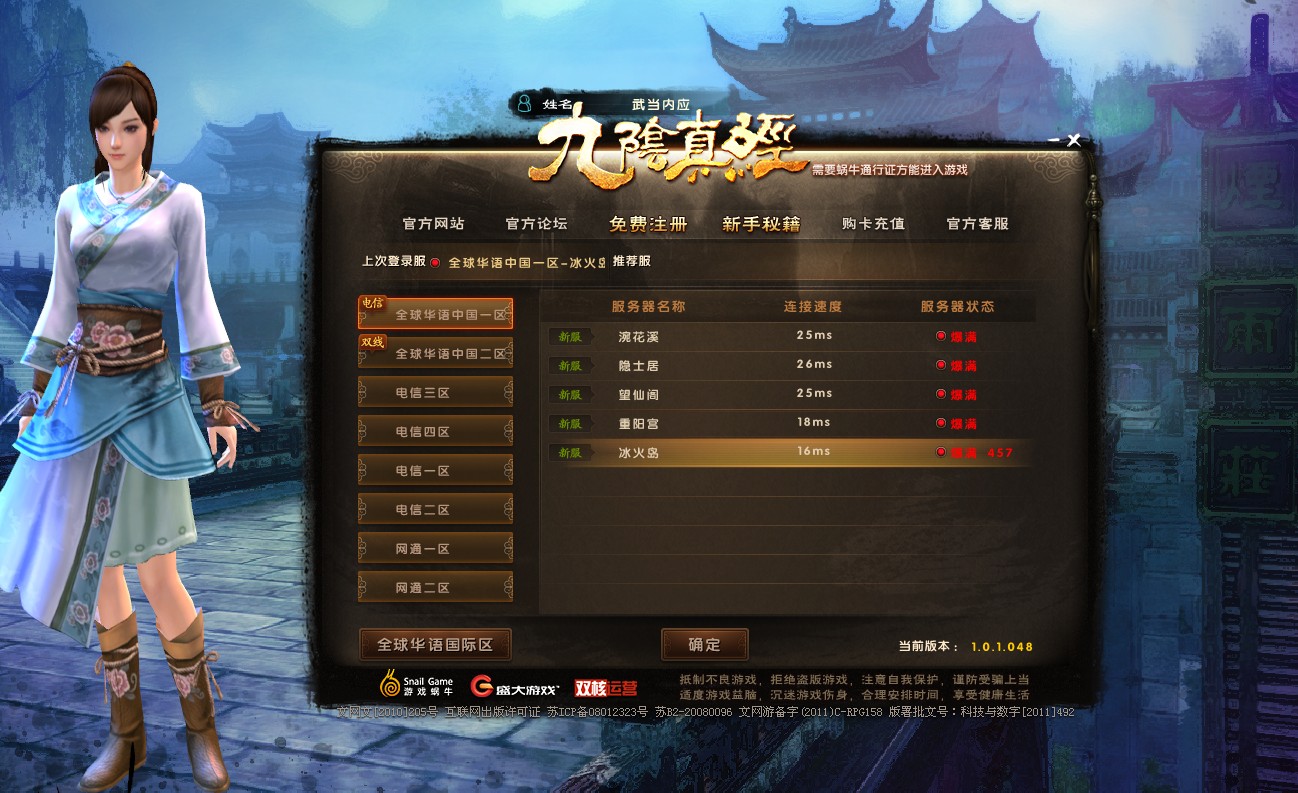Viewport: 1298px width, 793px height.
Task: Click the 电信 tag on 全球华语中国一区
Action: (372, 305)
